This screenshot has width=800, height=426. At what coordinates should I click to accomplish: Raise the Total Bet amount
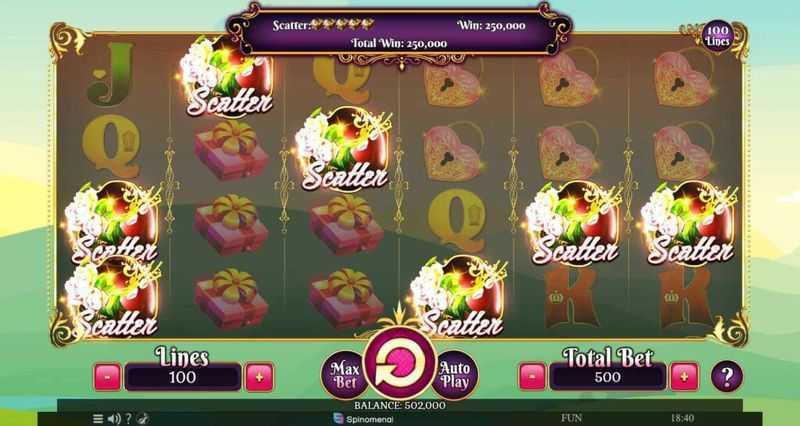pos(684,377)
